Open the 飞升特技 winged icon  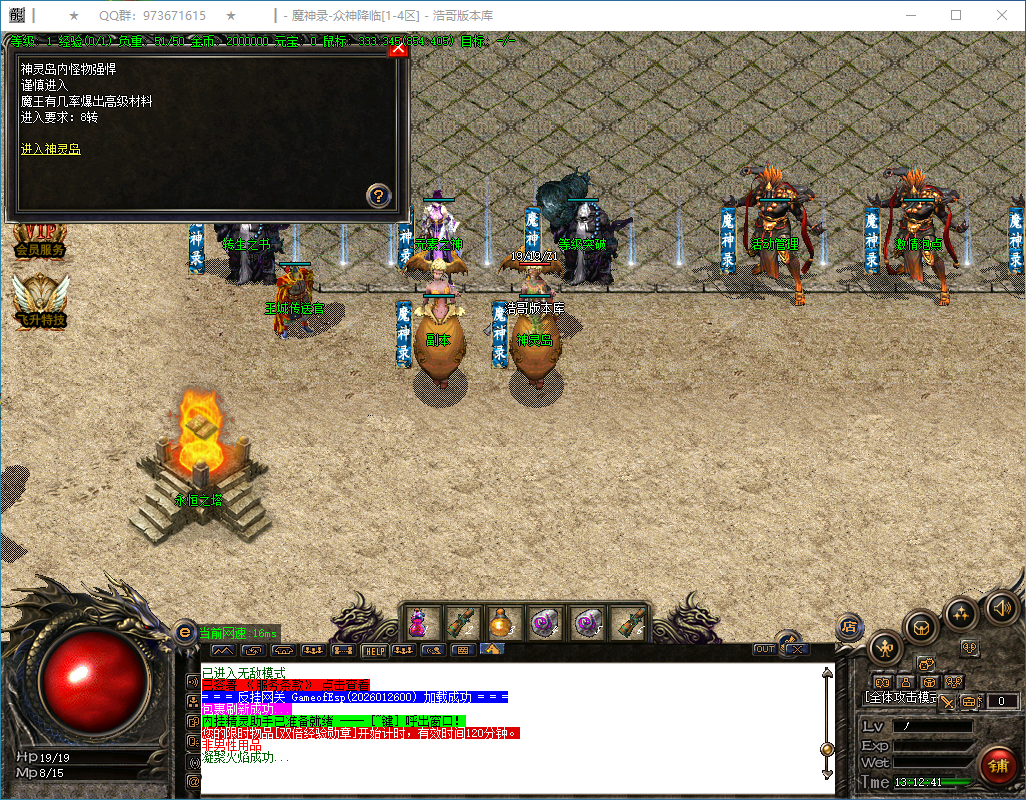[40, 300]
